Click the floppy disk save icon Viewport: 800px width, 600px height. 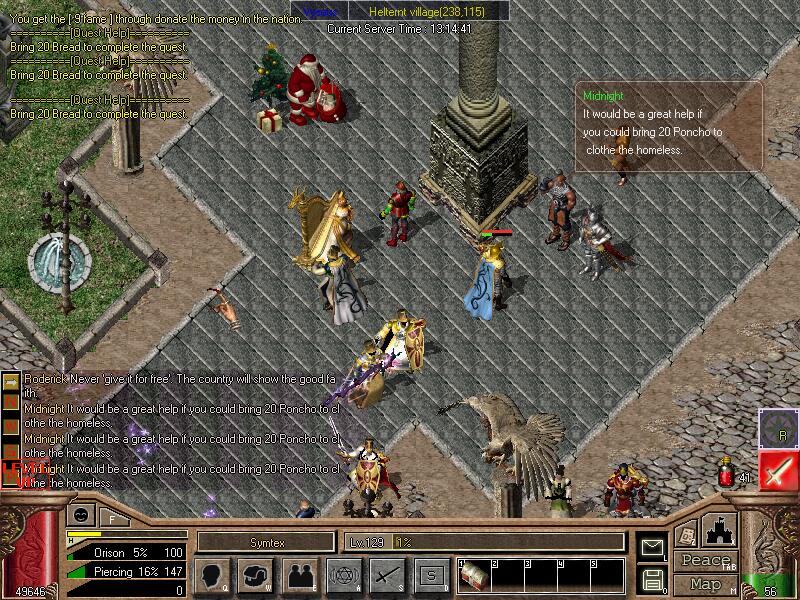(652, 579)
